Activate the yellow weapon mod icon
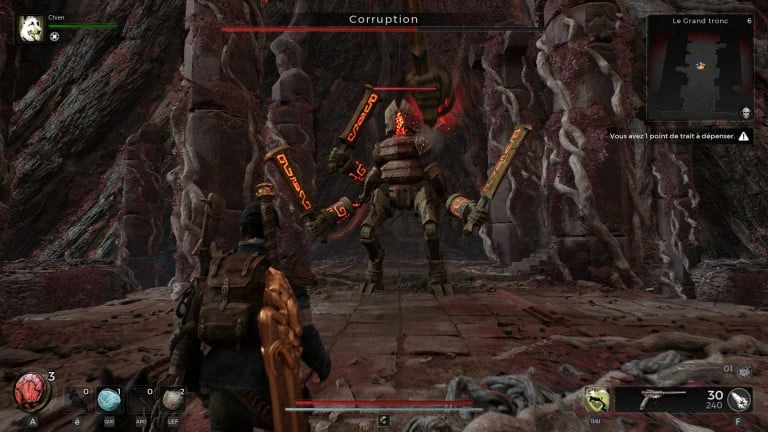This screenshot has height=432, width=768. click(x=597, y=399)
